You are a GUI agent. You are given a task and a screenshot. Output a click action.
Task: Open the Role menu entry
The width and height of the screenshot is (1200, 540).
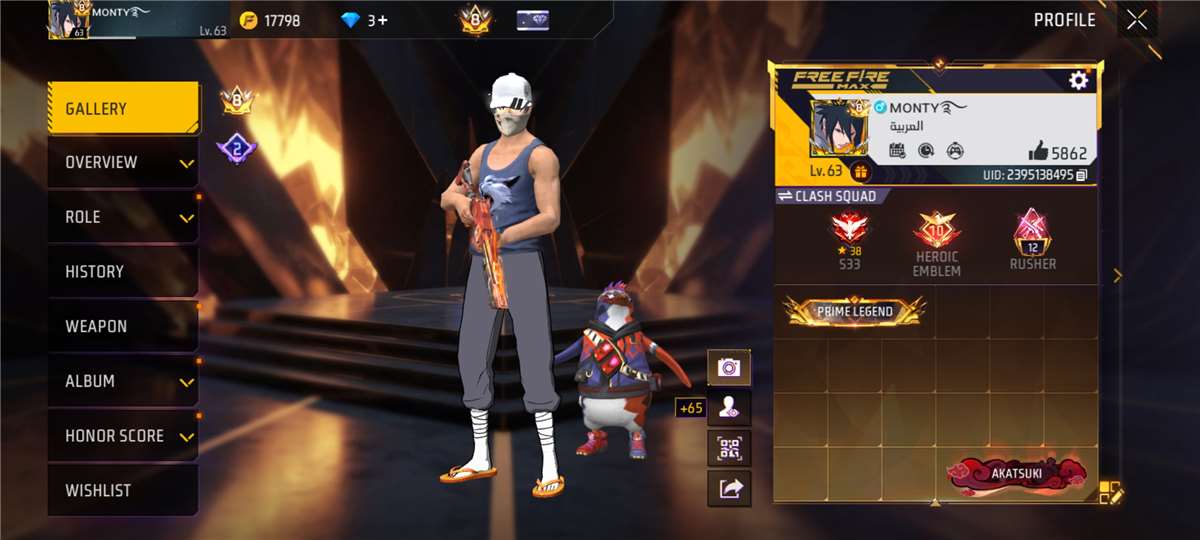pyautogui.click(x=122, y=217)
